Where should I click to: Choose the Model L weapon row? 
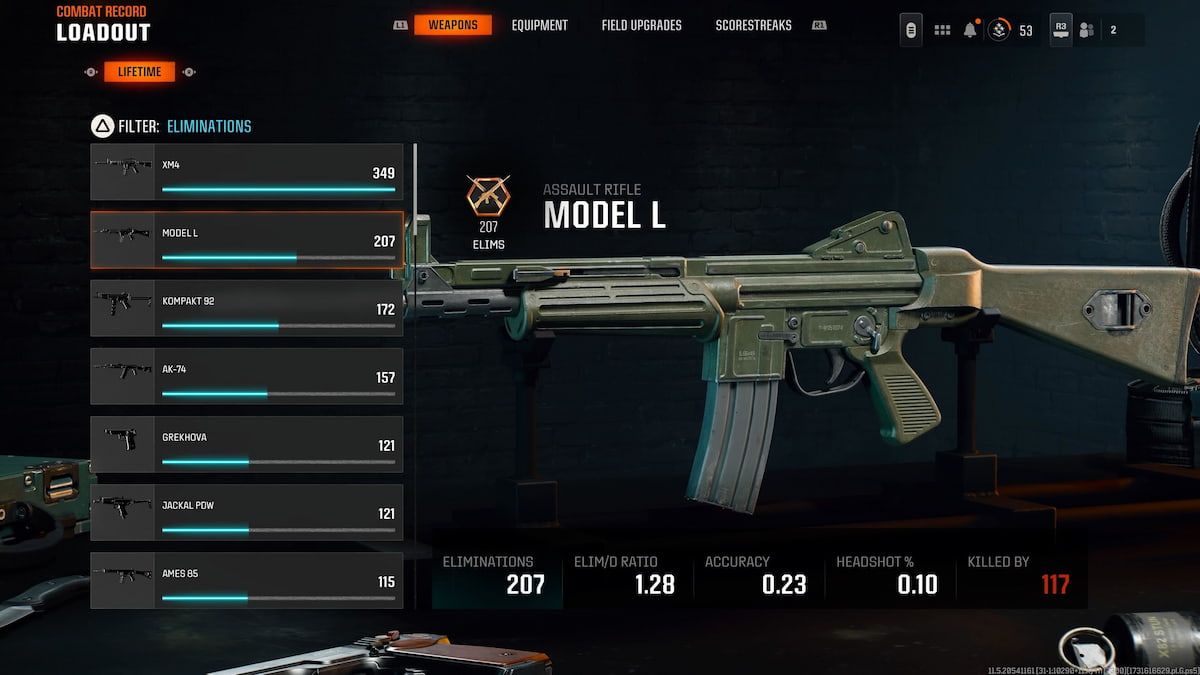(x=247, y=240)
